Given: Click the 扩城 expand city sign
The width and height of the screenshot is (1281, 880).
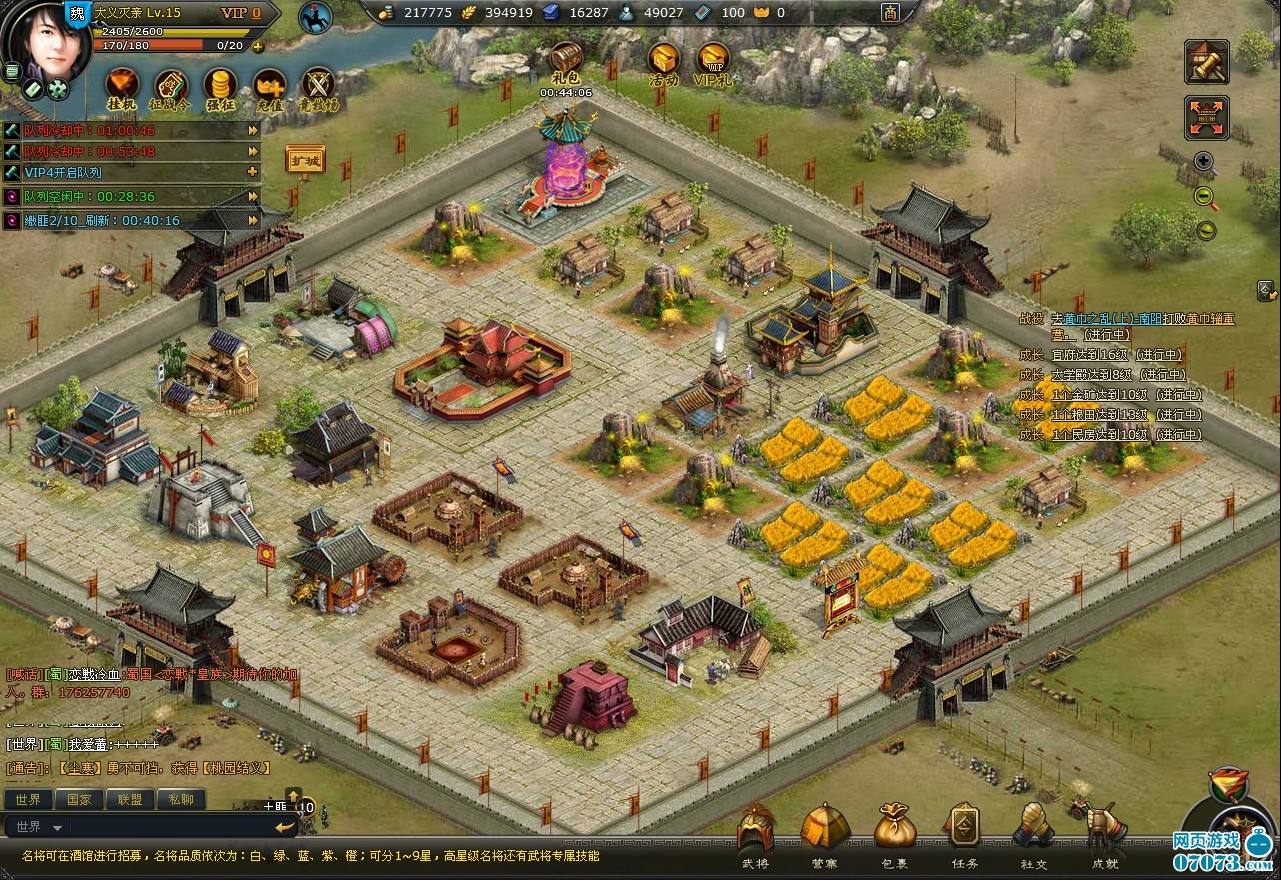Looking at the screenshot, I should point(305,160).
